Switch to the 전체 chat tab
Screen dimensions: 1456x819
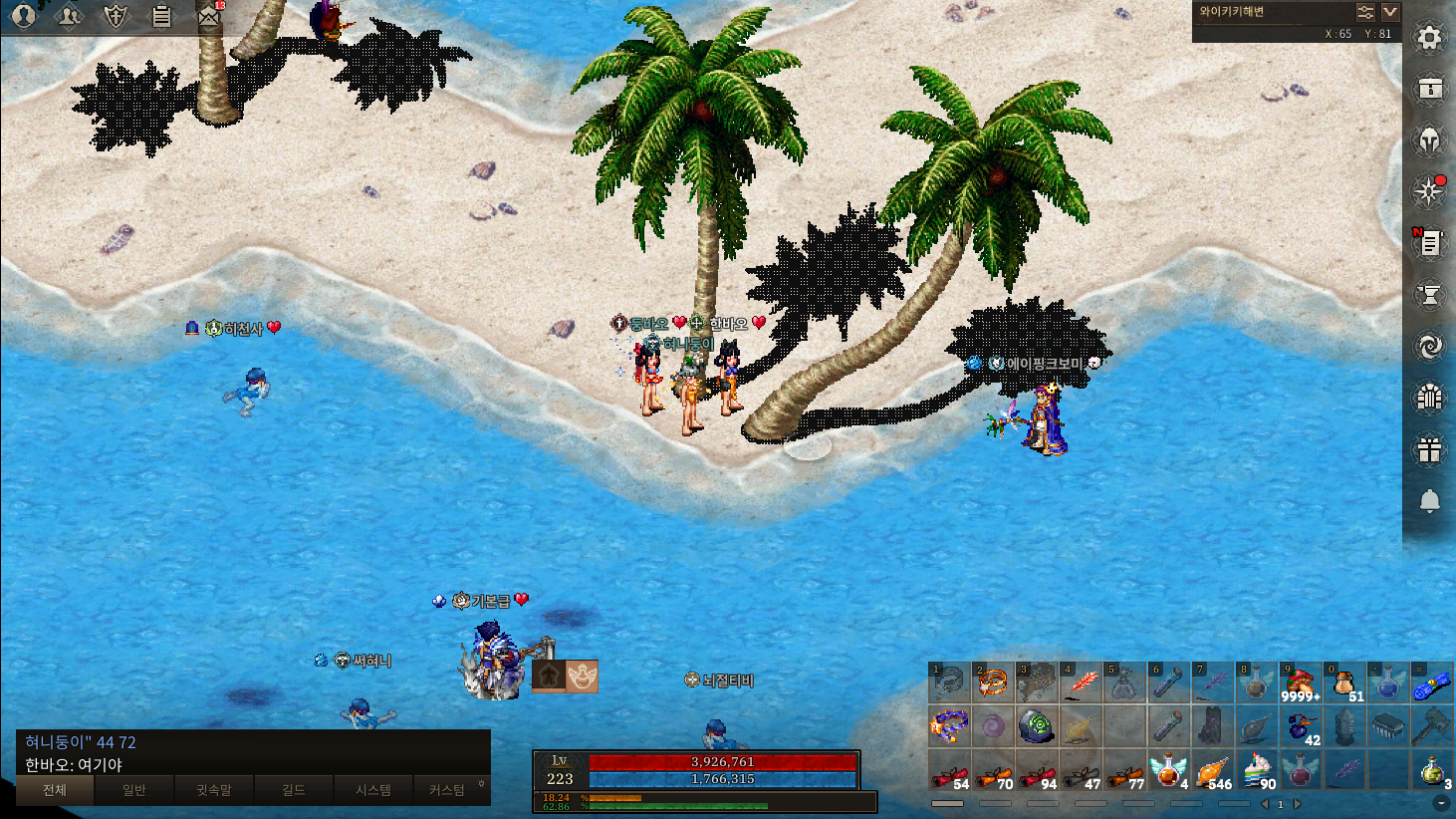click(x=55, y=790)
